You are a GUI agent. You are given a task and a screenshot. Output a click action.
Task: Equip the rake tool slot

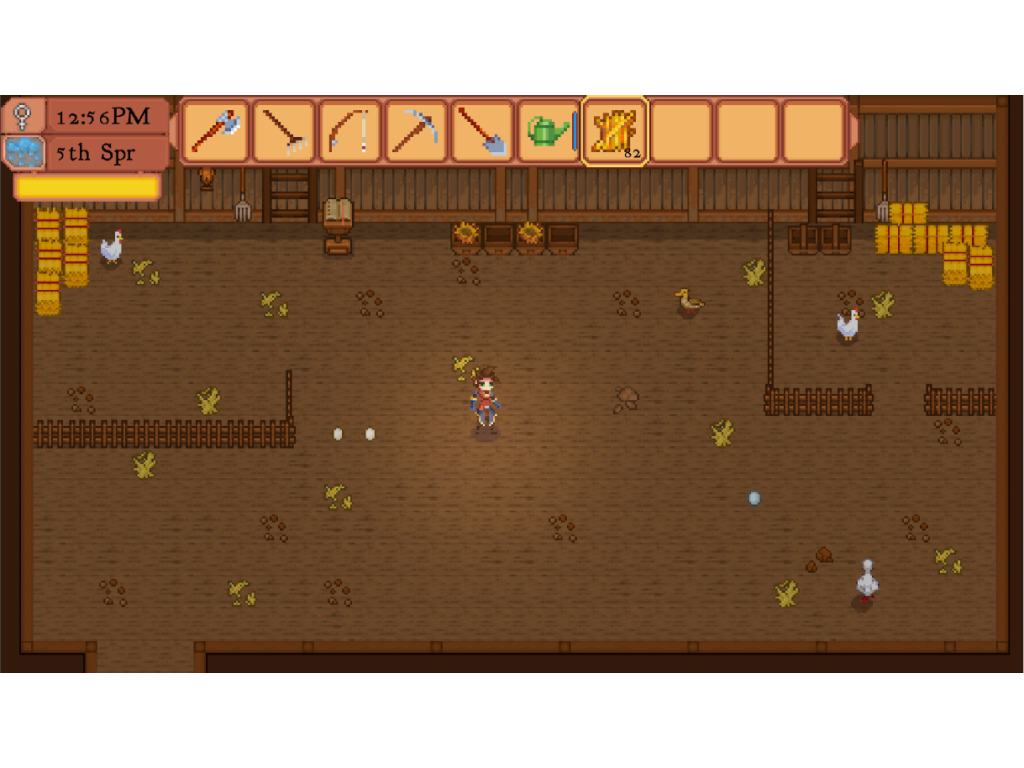point(283,131)
